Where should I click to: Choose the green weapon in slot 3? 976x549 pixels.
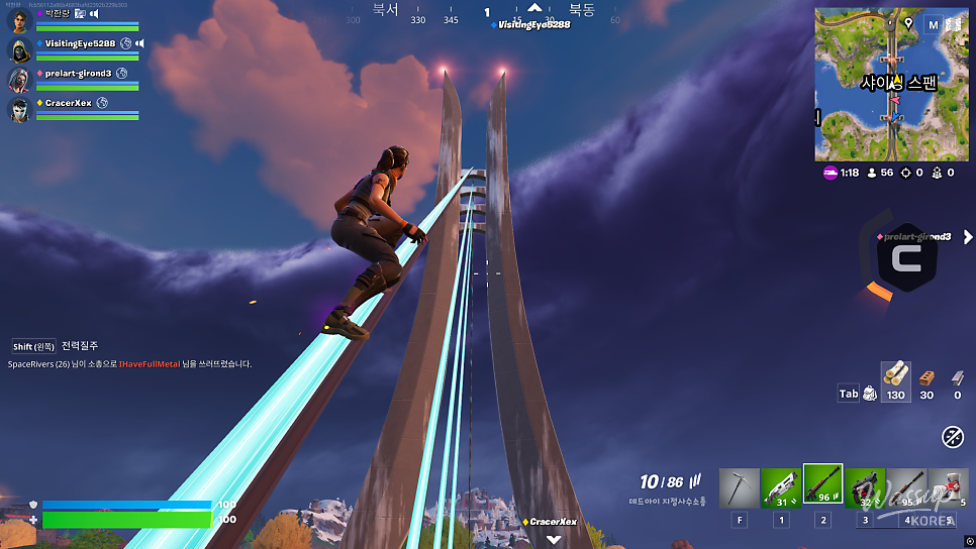[x=864, y=488]
